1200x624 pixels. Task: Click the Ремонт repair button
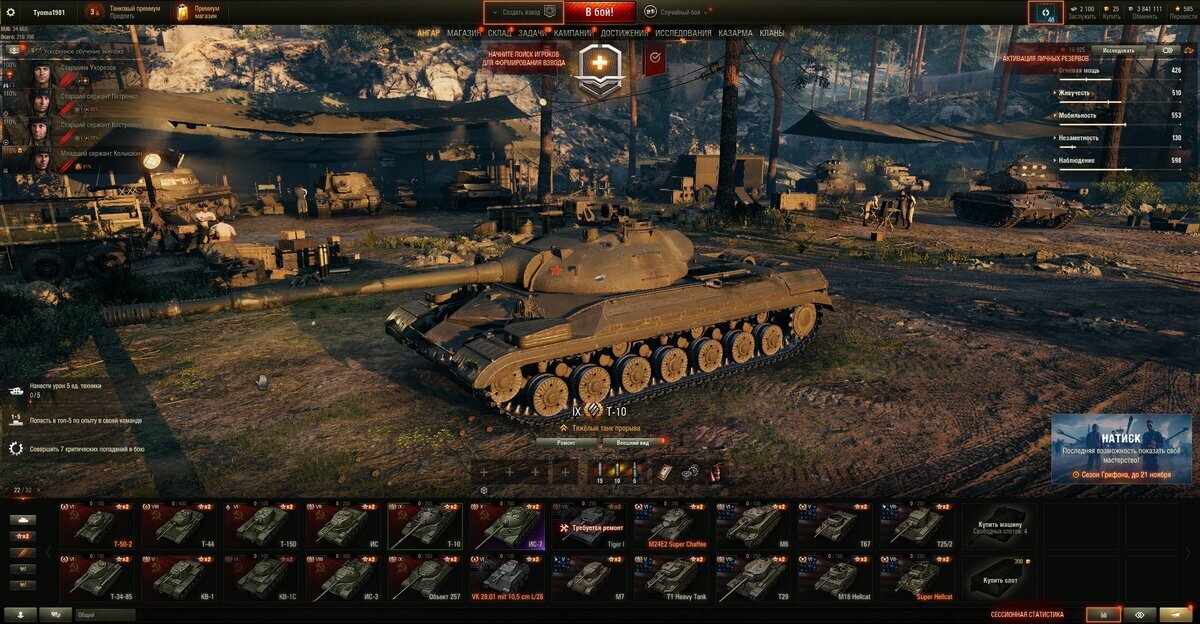pyautogui.click(x=566, y=441)
